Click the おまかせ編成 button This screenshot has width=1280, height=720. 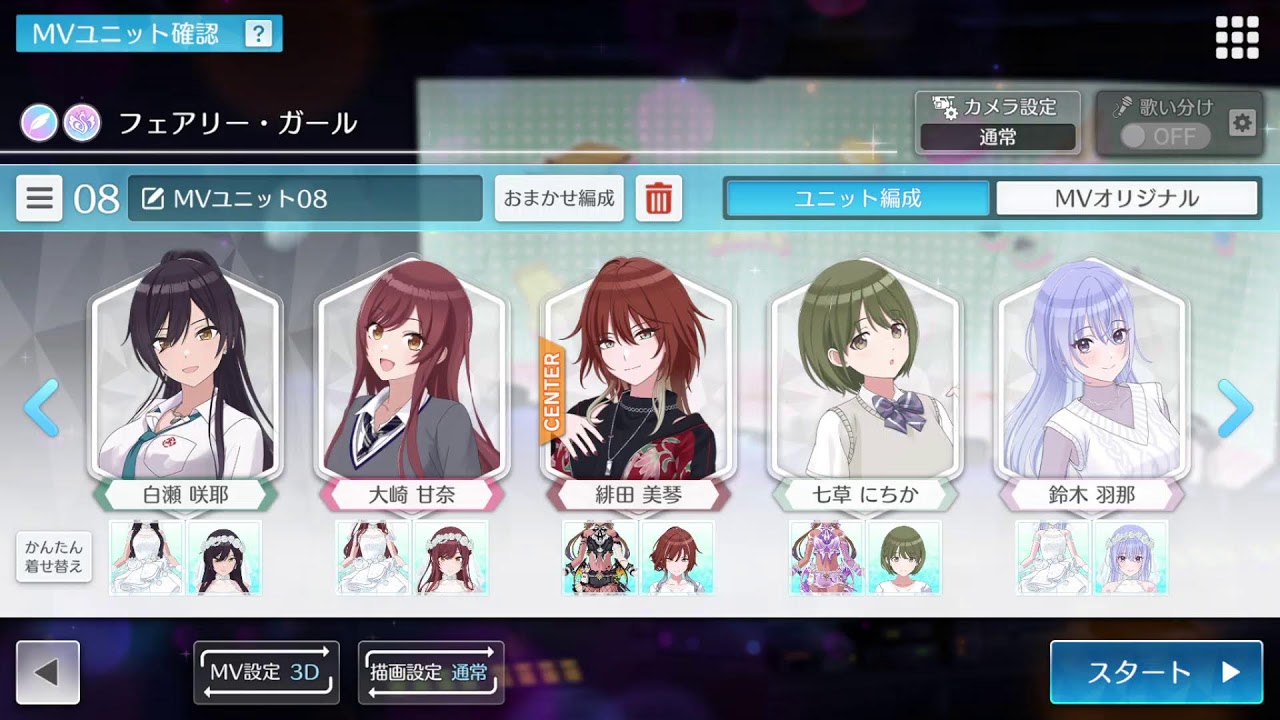point(558,197)
